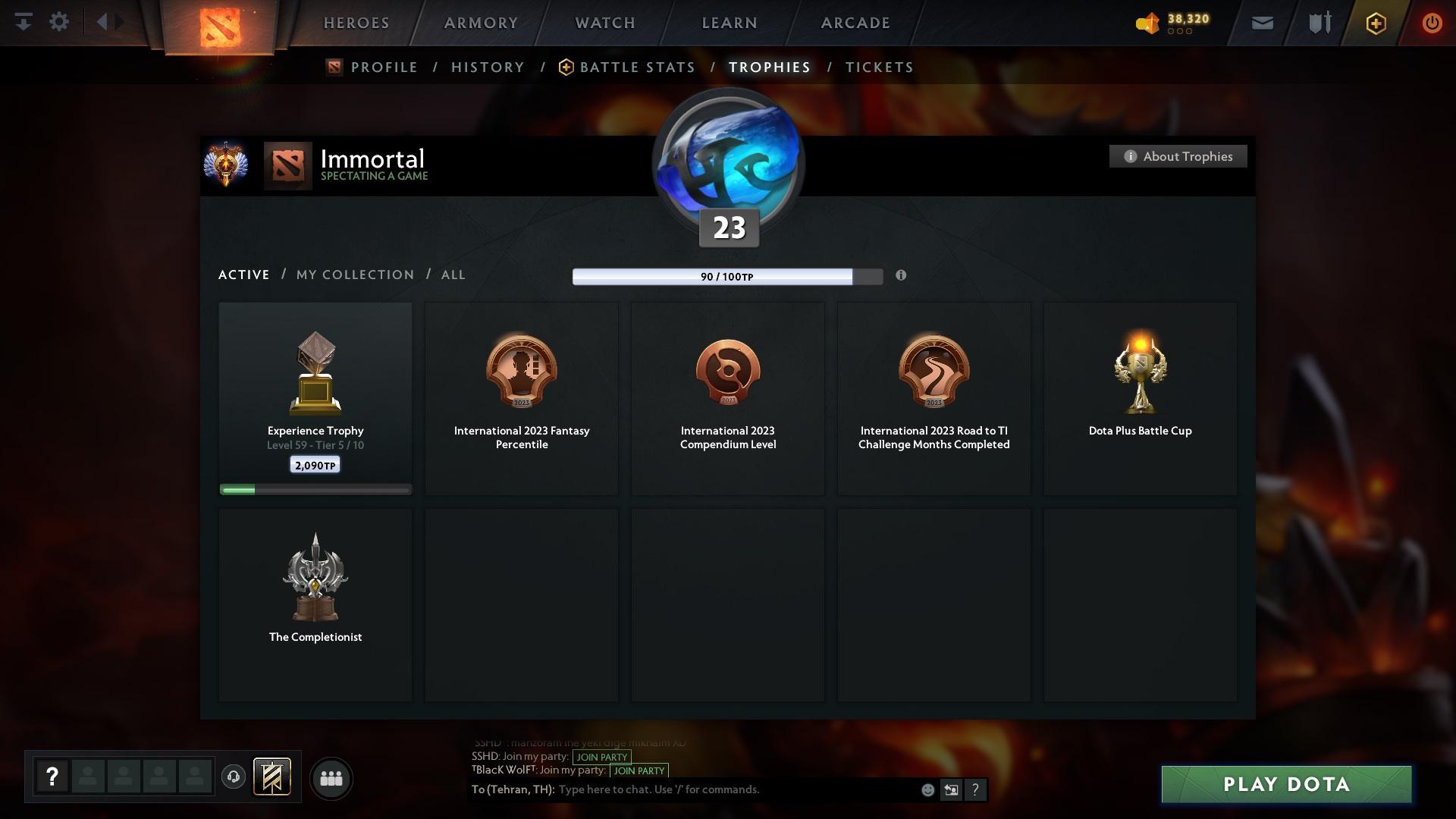Open voice chat settings via headset icon
This screenshot has width=1456, height=819.
point(233,778)
